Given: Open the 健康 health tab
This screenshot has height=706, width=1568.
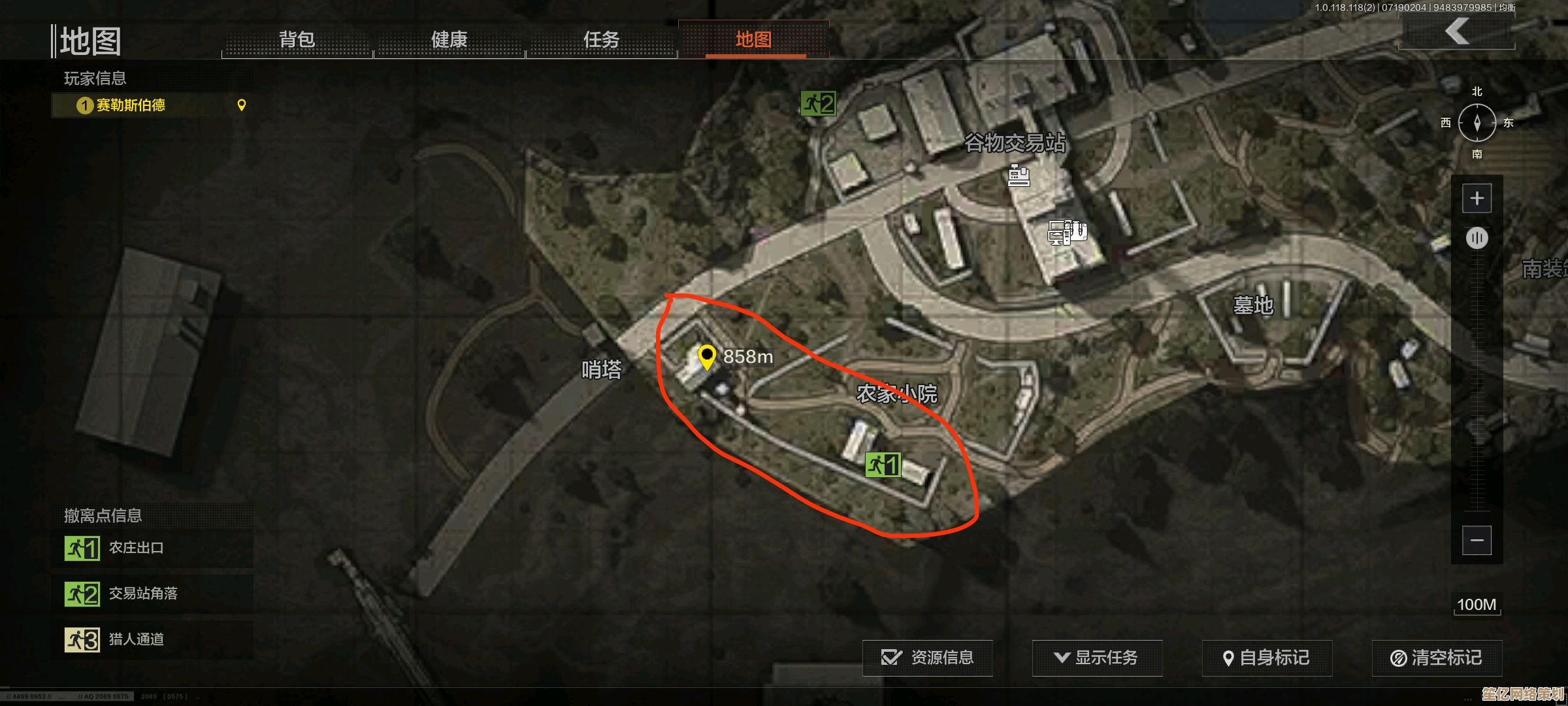Looking at the screenshot, I should click(449, 40).
